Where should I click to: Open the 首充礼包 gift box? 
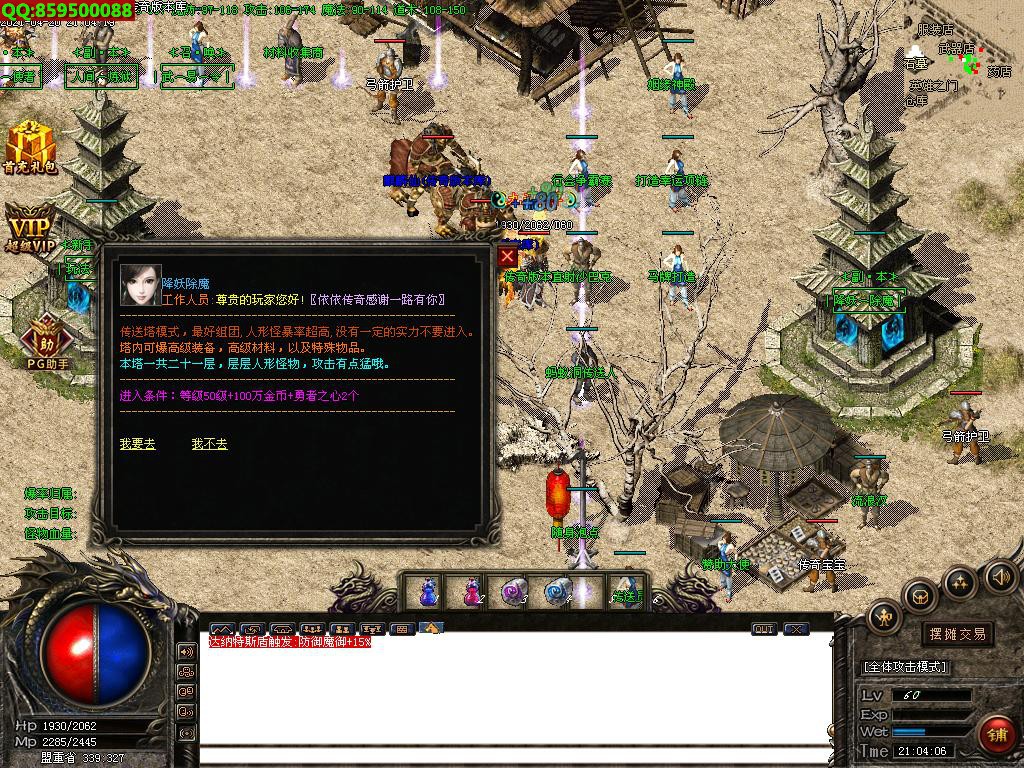click(x=30, y=146)
